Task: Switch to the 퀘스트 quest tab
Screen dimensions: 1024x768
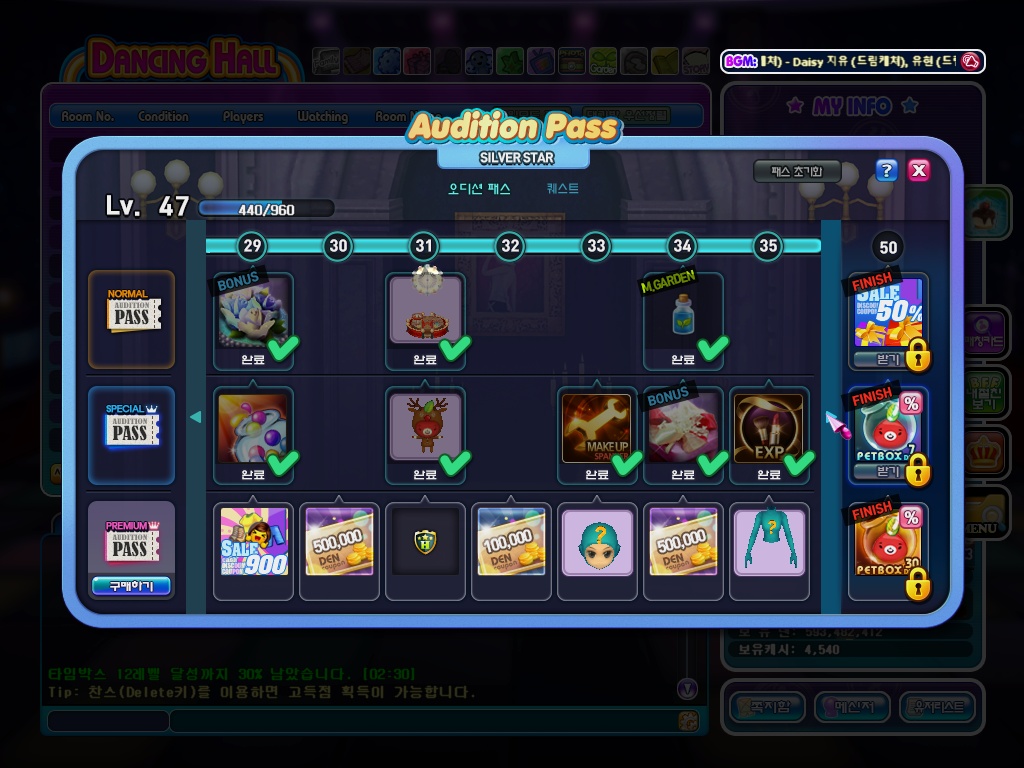Action: click(x=562, y=188)
